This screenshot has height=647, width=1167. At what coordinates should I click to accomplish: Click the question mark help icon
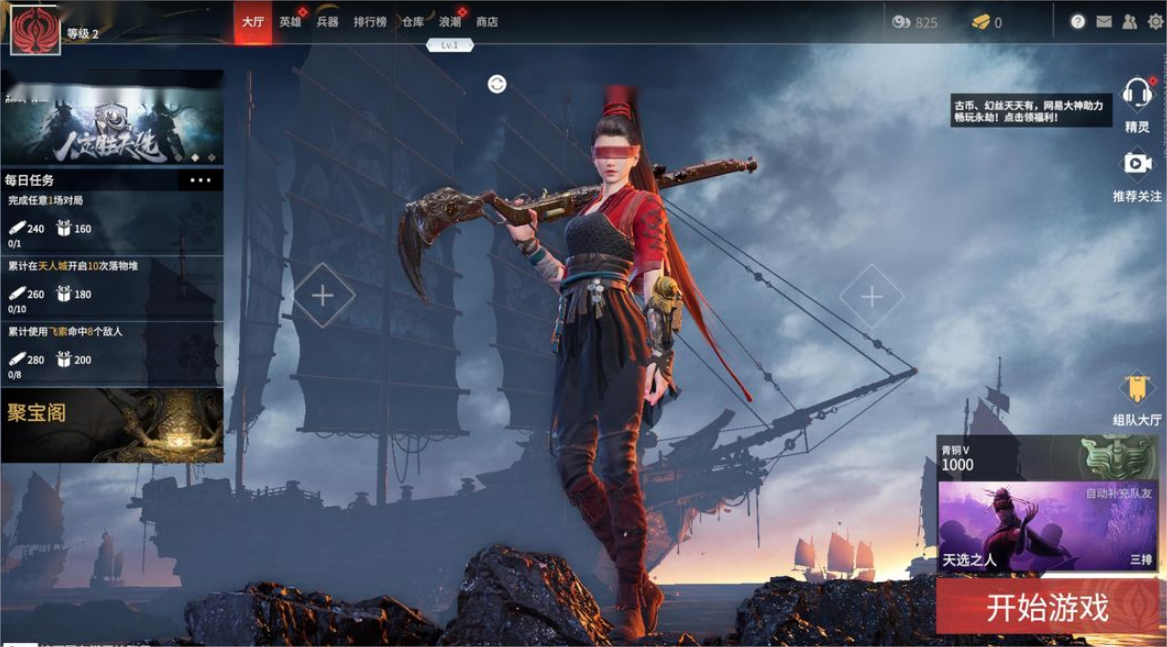[x=1078, y=22]
